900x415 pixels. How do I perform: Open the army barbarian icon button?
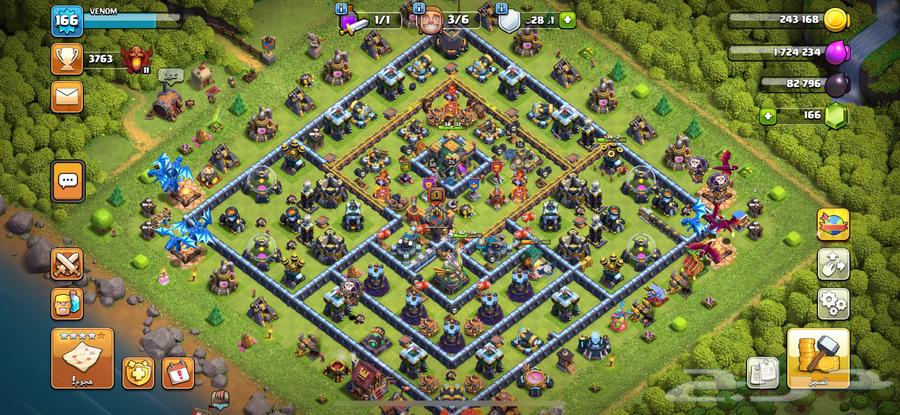coord(68,302)
